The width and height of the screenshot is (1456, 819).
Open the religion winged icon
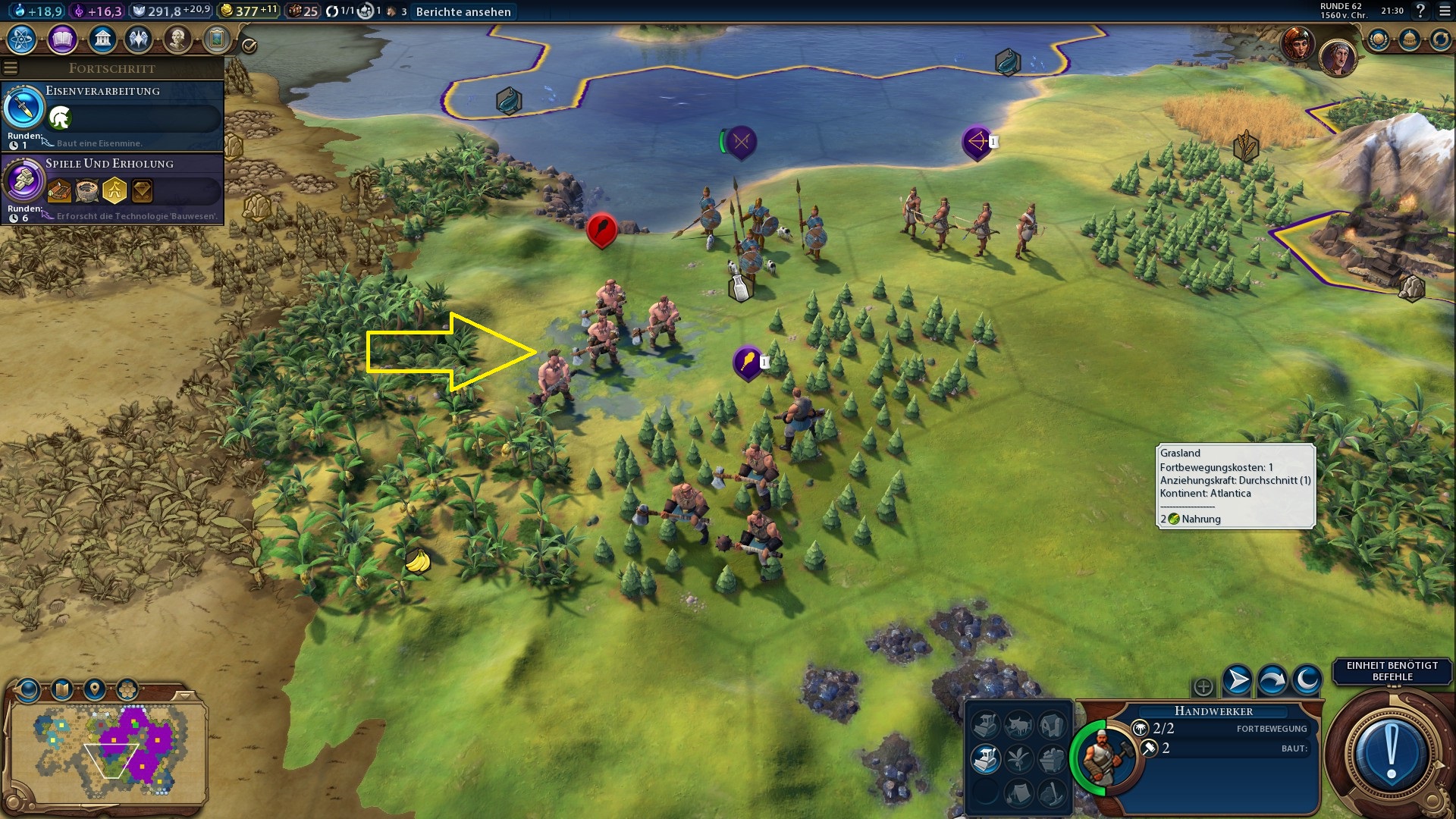[x=139, y=39]
